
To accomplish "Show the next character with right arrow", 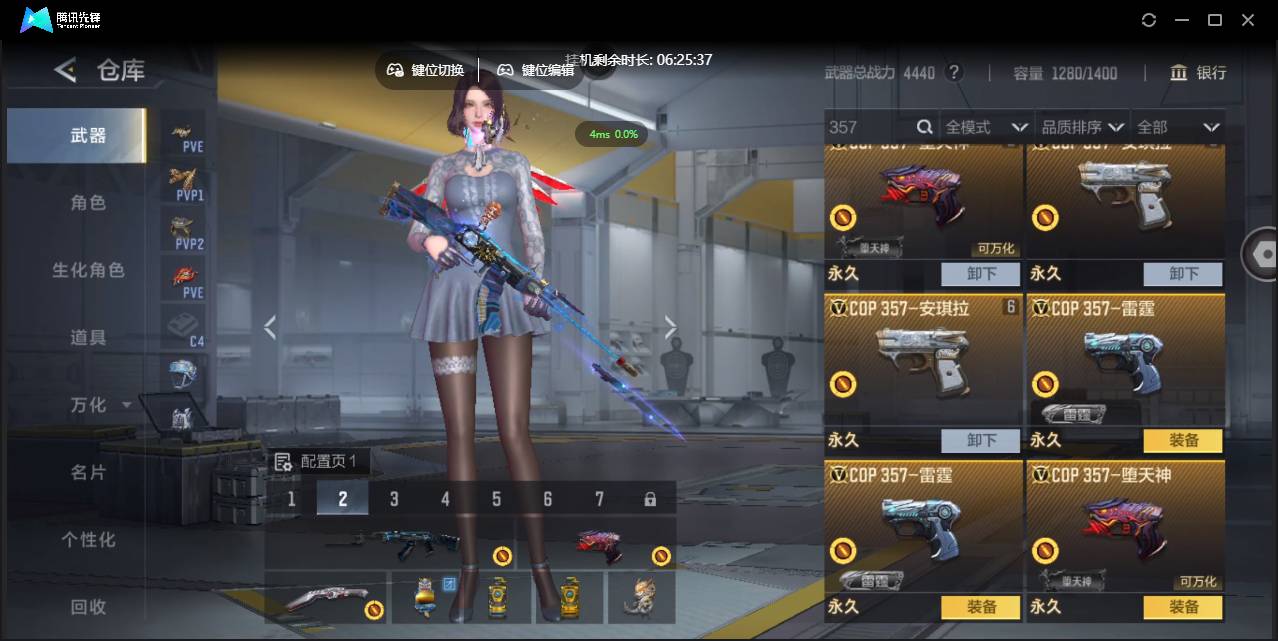I will 670,327.
